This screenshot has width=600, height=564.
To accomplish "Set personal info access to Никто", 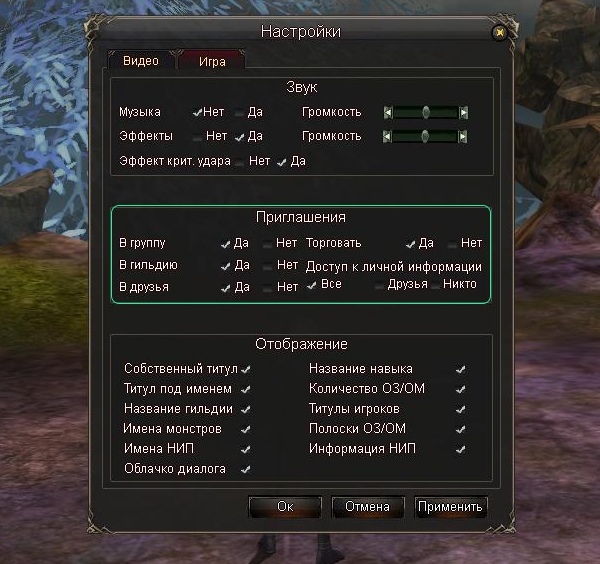I will [435, 286].
